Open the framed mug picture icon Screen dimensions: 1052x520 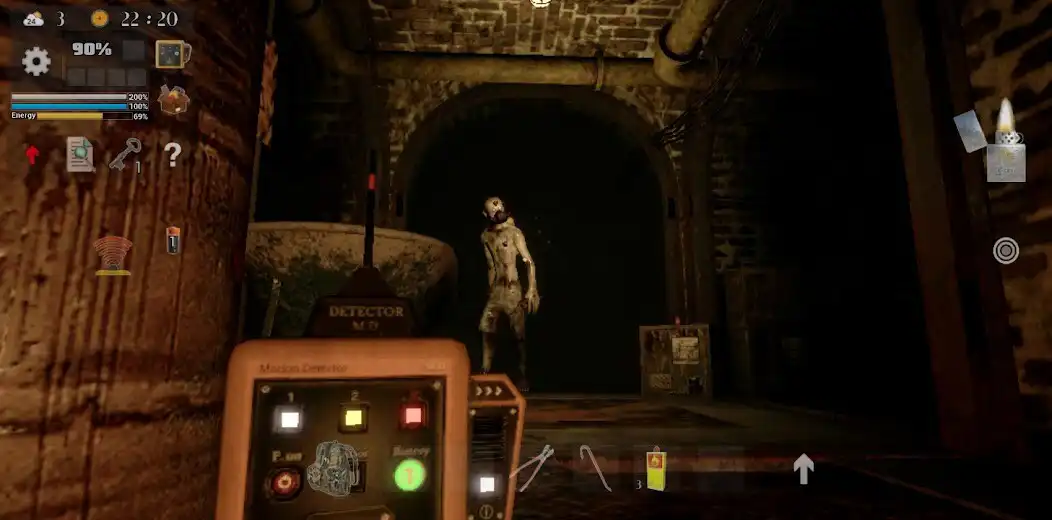pyautogui.click(x=172, y=54)
